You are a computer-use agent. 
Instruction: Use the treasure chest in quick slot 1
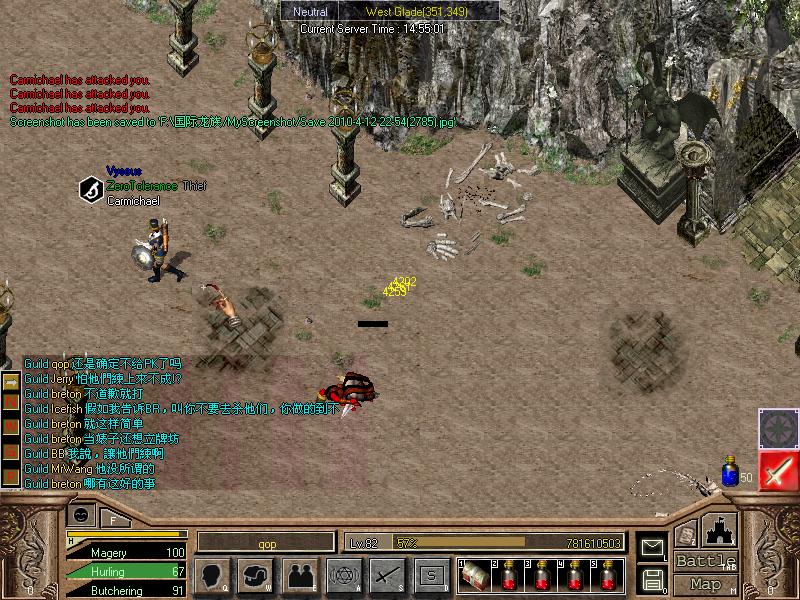[475, 575]
